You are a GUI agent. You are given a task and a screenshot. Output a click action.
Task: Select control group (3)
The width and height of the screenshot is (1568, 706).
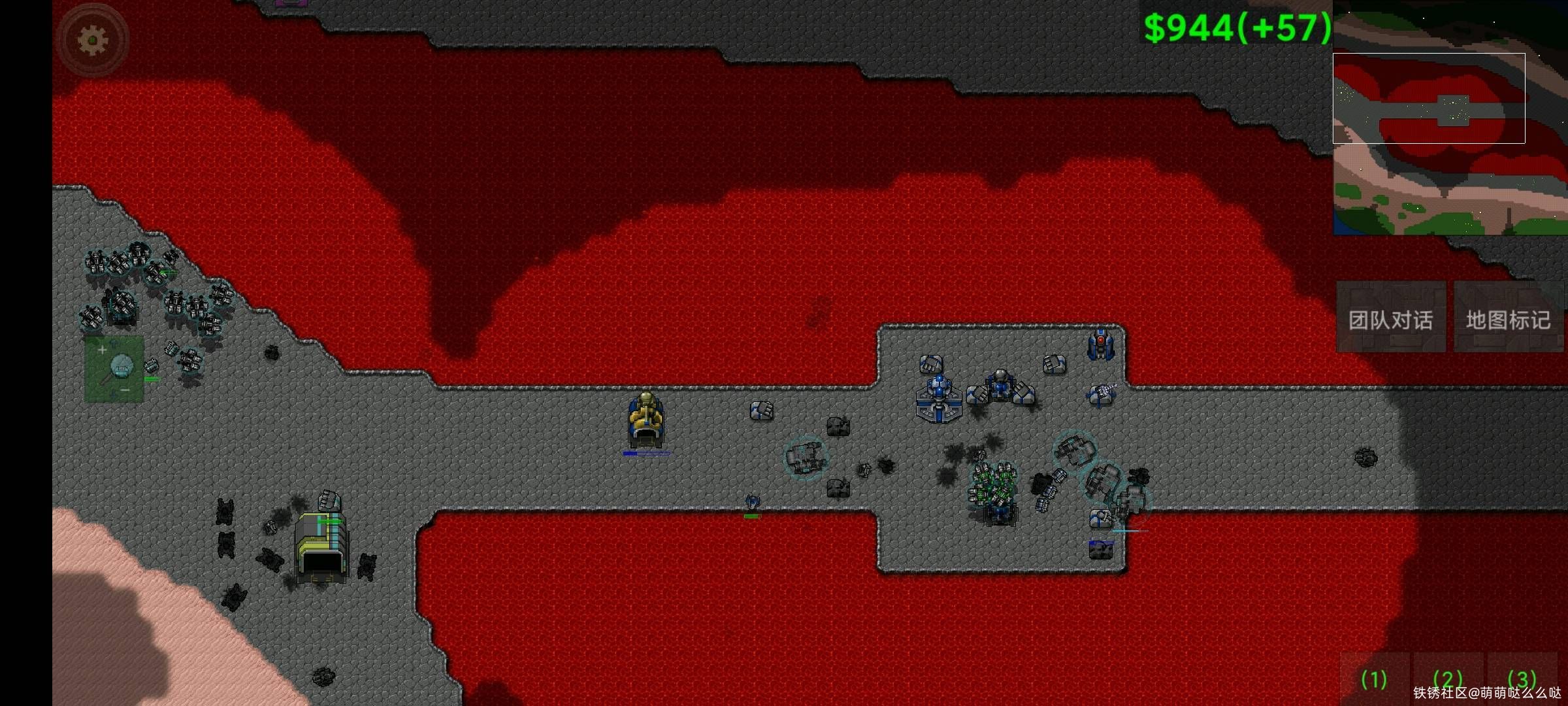(x=1522, y=680)
